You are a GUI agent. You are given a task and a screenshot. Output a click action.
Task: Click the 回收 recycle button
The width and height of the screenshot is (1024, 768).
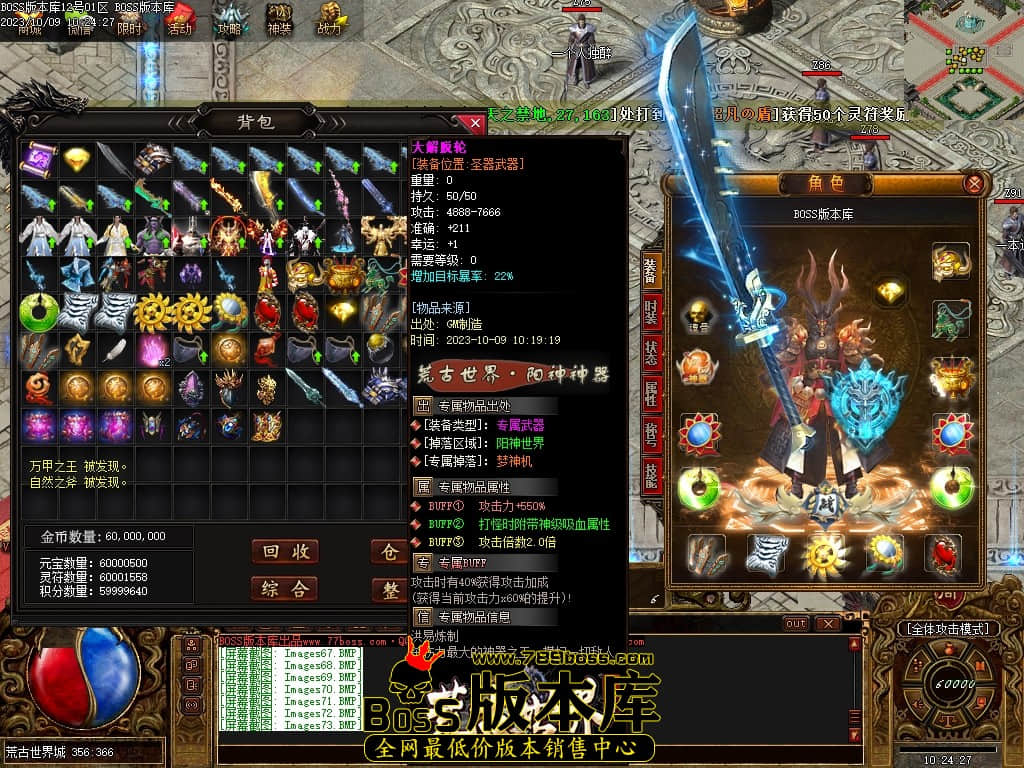point(284,552)
